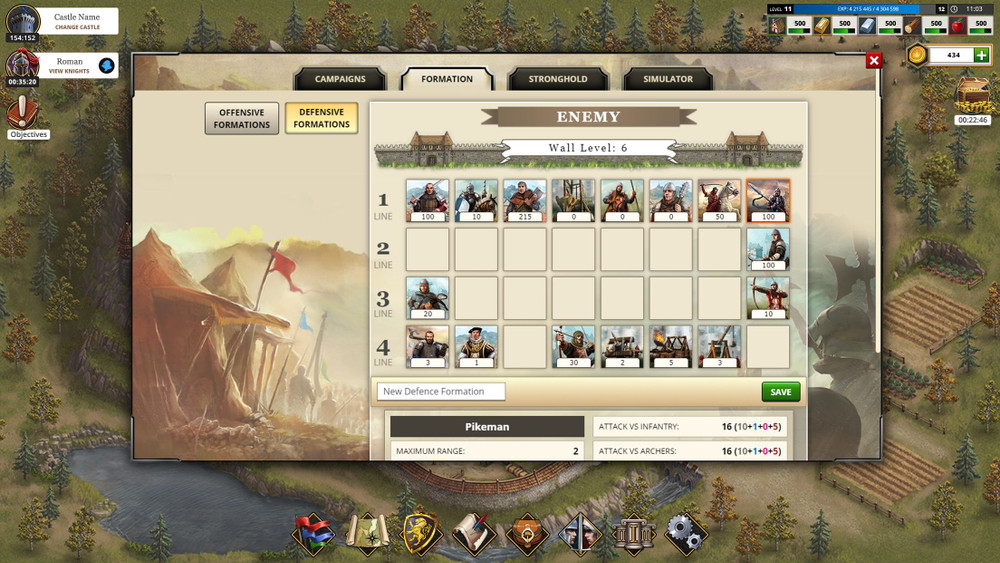
Task: Pick the axeman unit showing 215
Action: [x=524, y=201]
